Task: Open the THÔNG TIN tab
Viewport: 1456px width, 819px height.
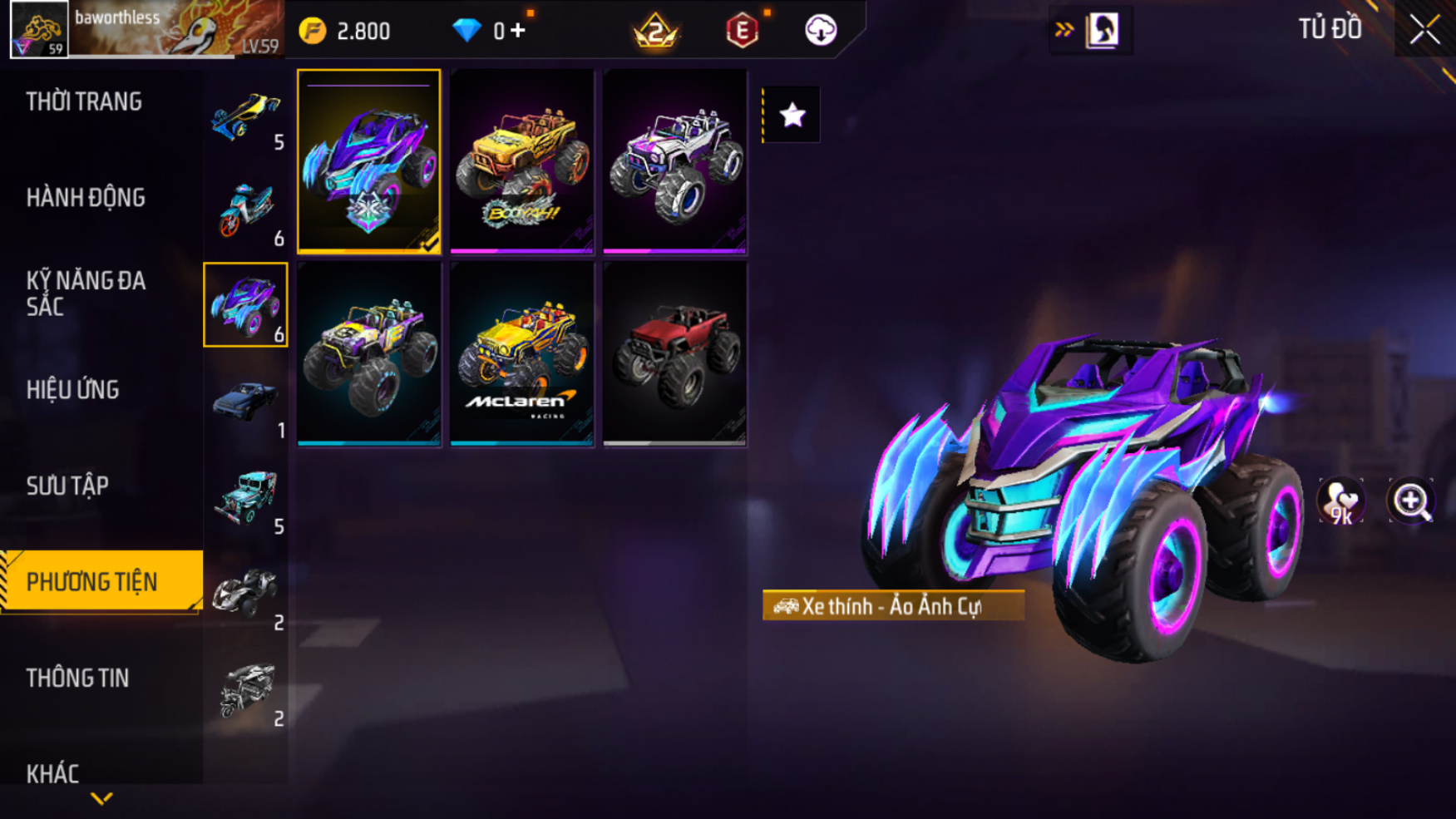Action: 77,678
